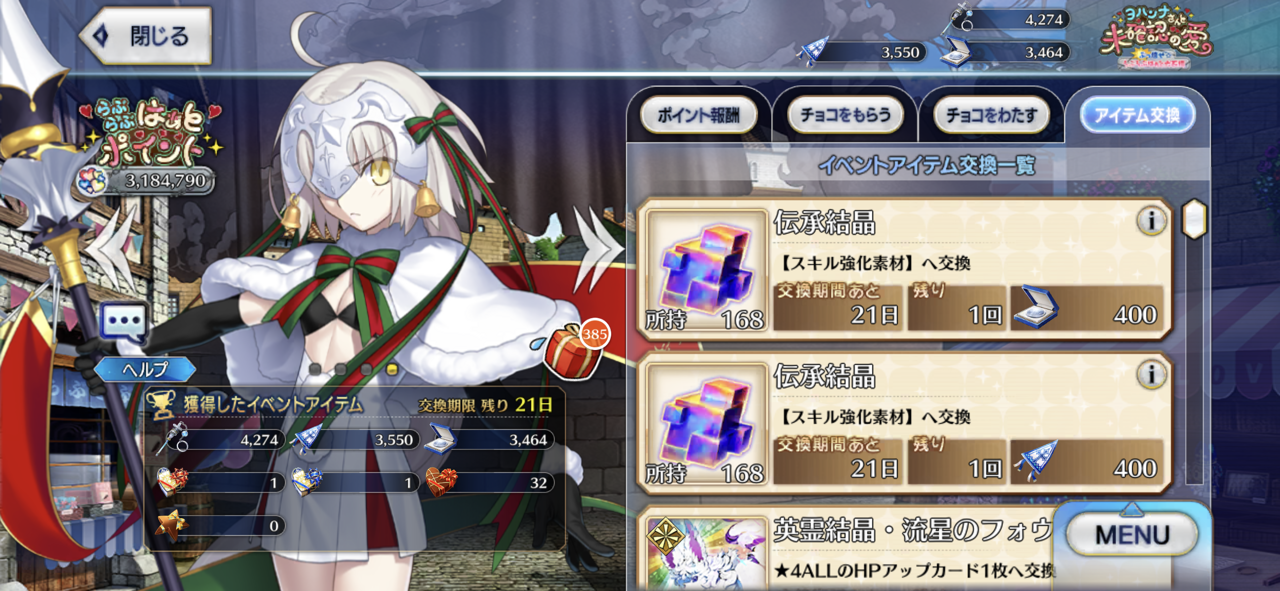Exchange 伝承結晶 costing 400 blue umbrellas

(x=904, y=422)
